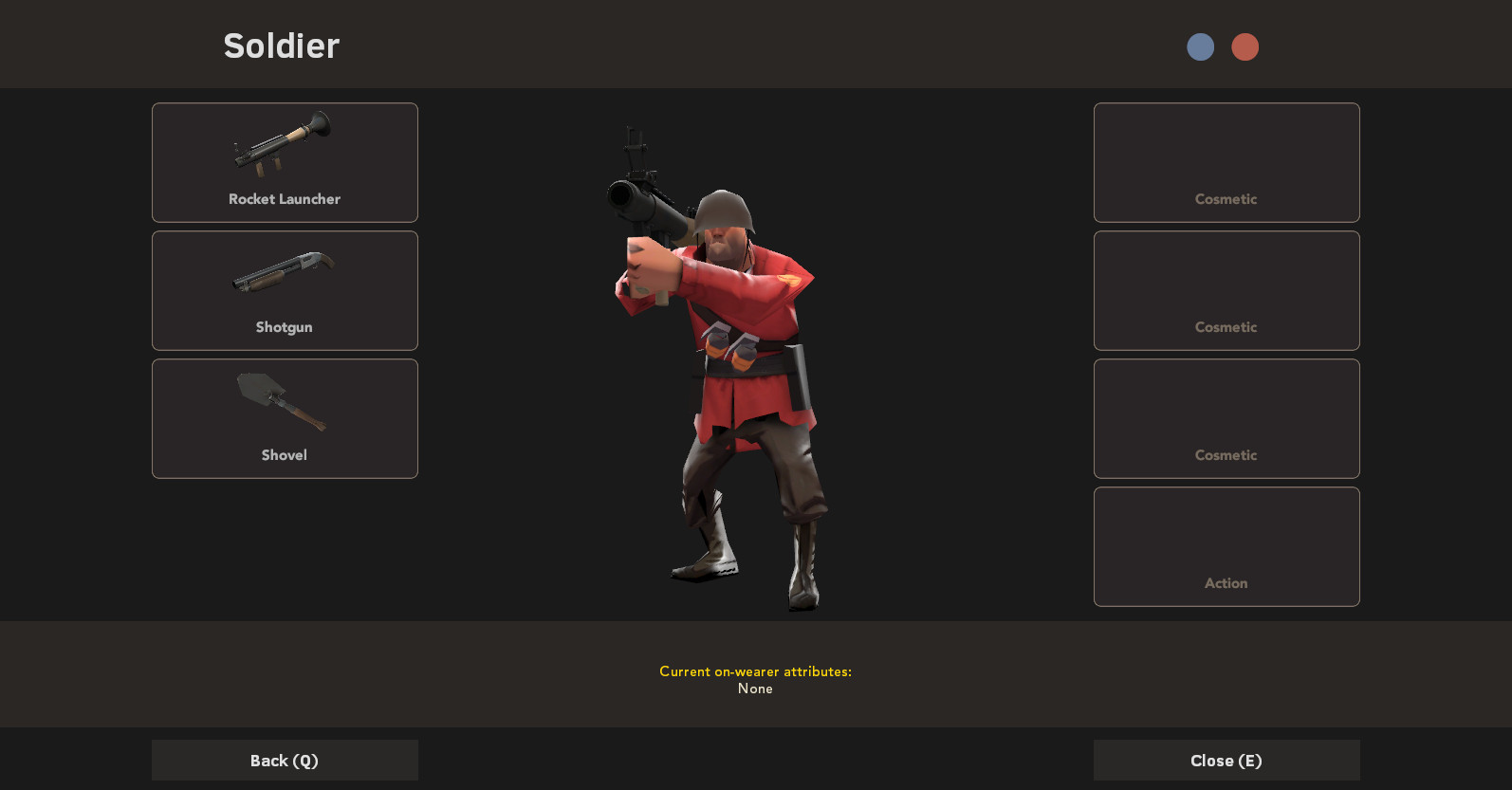Expand the Rocket Launcher slot details
The height and width of the screenshot is (790, 1512).
click(284, 162)
